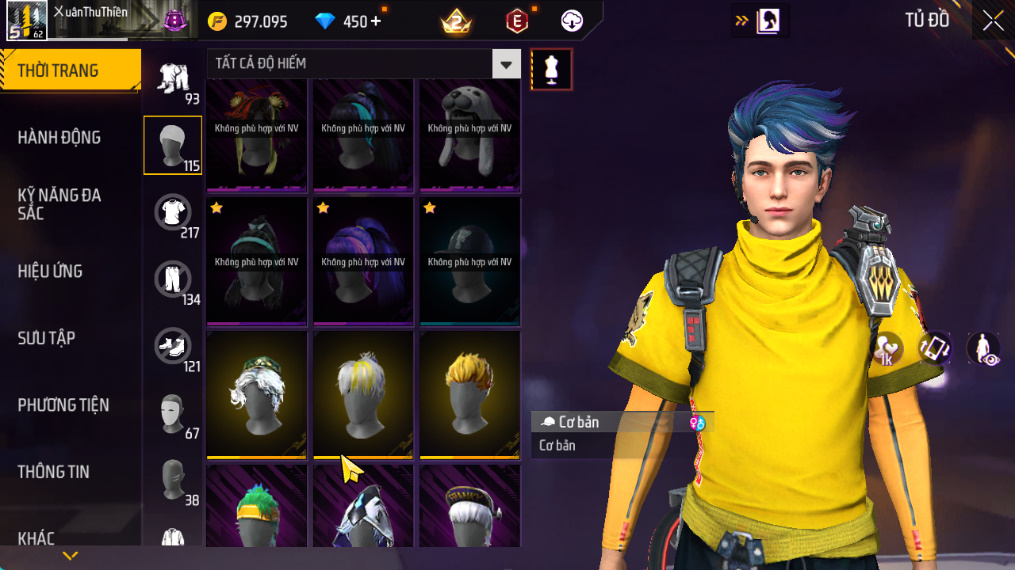This screenshot has width=1015, height=570.
Task: Switch to the THÔNG TIN tab
Action: [x=54, y=472]
